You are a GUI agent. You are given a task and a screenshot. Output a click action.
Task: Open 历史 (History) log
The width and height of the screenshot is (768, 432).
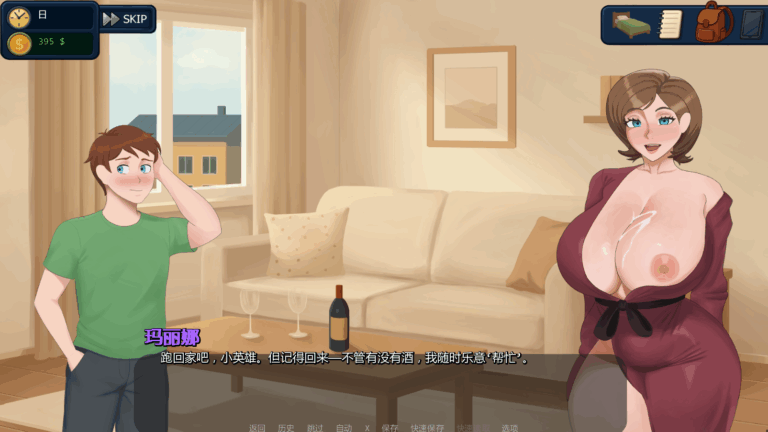[x=286, y=427]
